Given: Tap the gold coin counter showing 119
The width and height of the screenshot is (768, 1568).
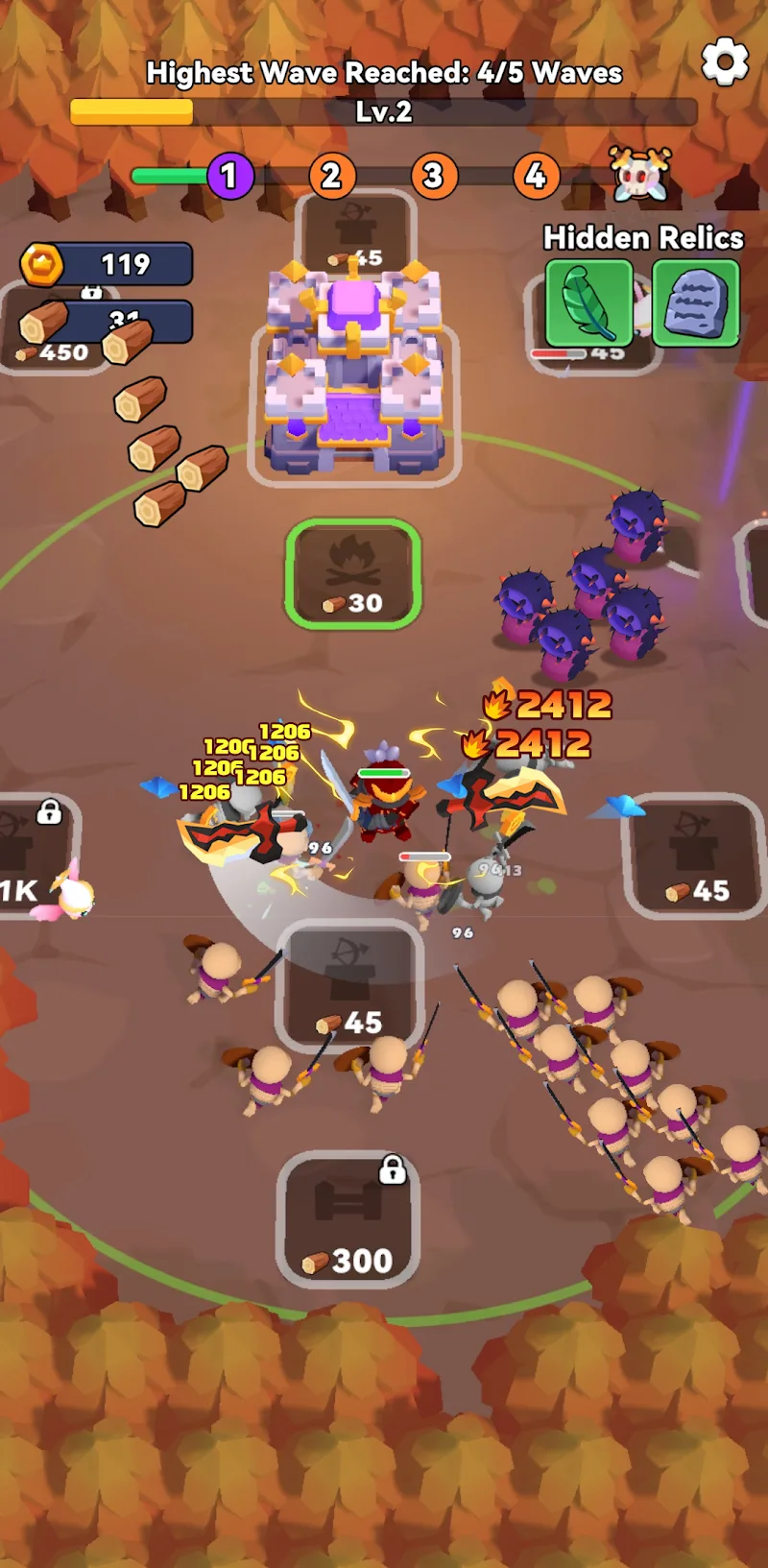Looking at the screenshot, I should pos(108,264).
